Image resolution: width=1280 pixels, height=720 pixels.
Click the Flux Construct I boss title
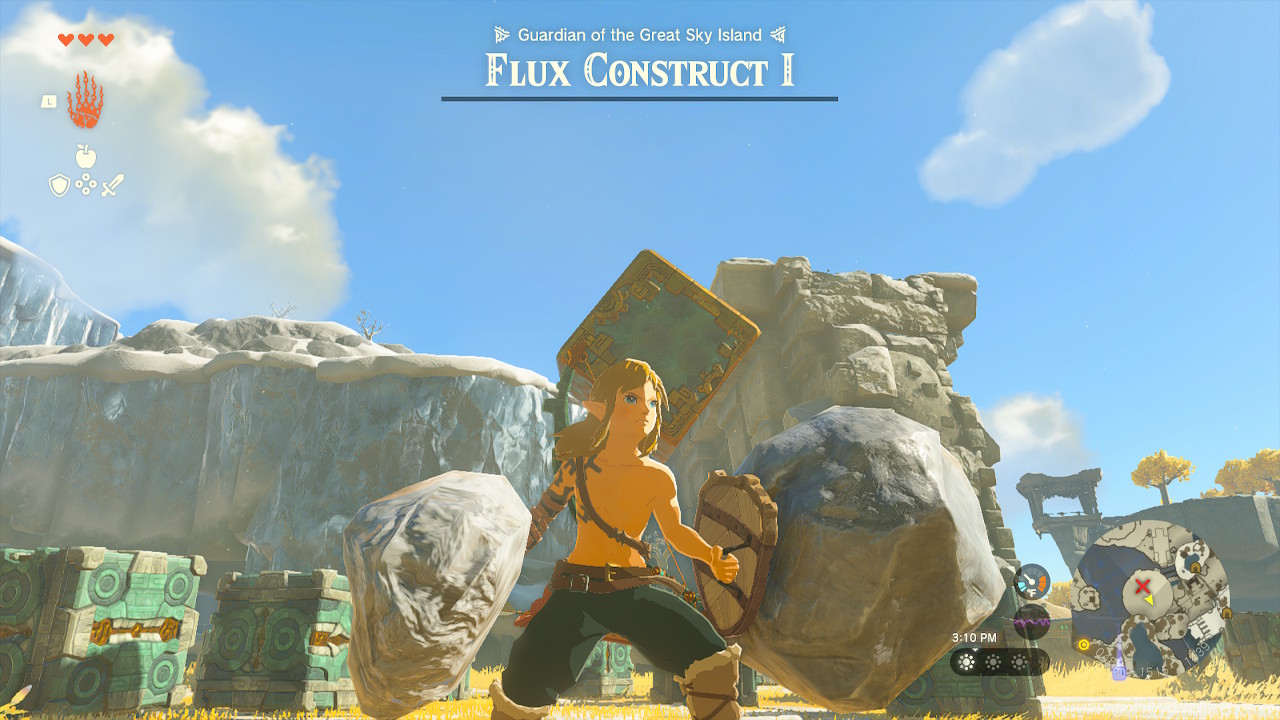pos(638,70)
